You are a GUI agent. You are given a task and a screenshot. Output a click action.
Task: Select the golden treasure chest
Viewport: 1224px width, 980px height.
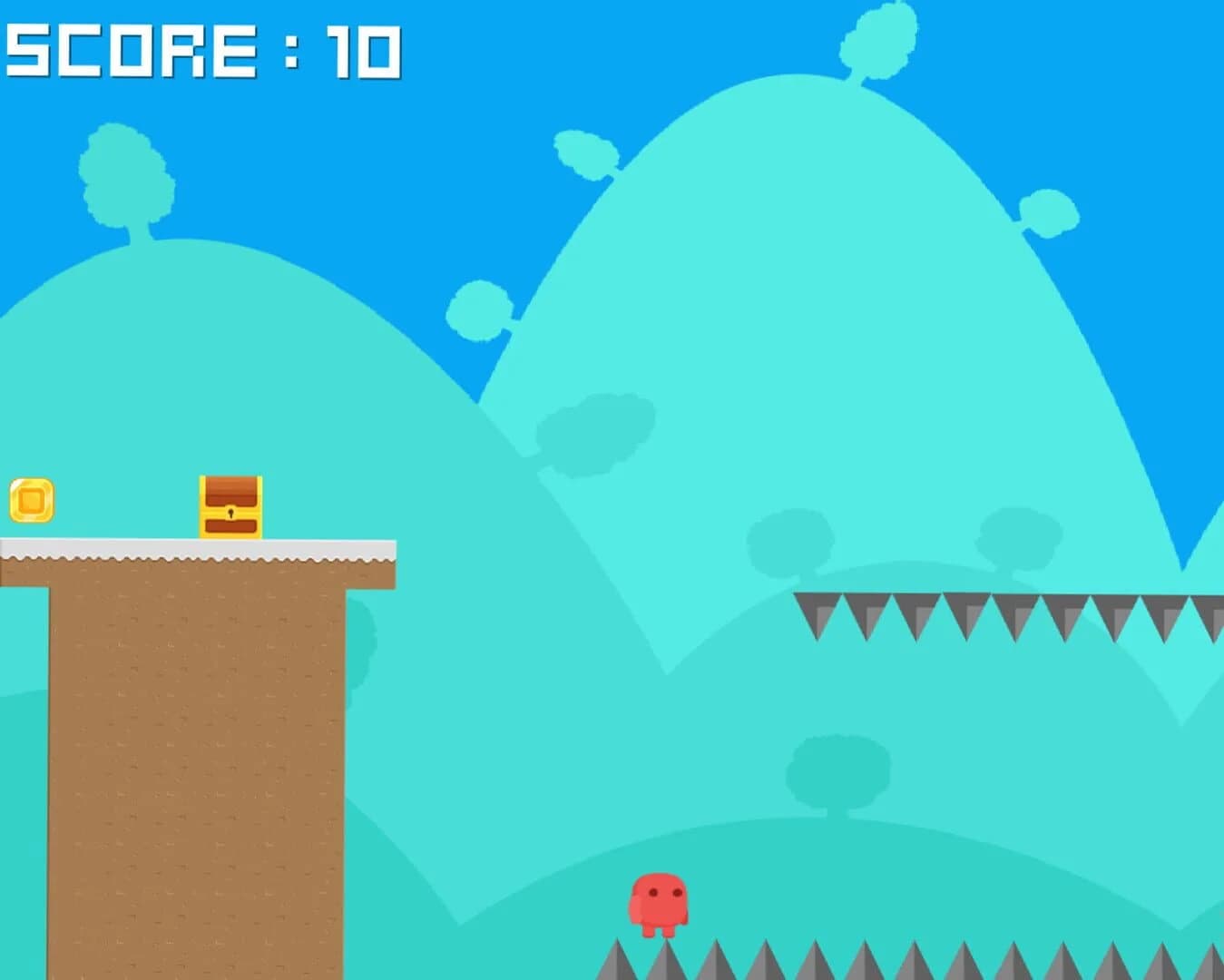pos(230,506)
